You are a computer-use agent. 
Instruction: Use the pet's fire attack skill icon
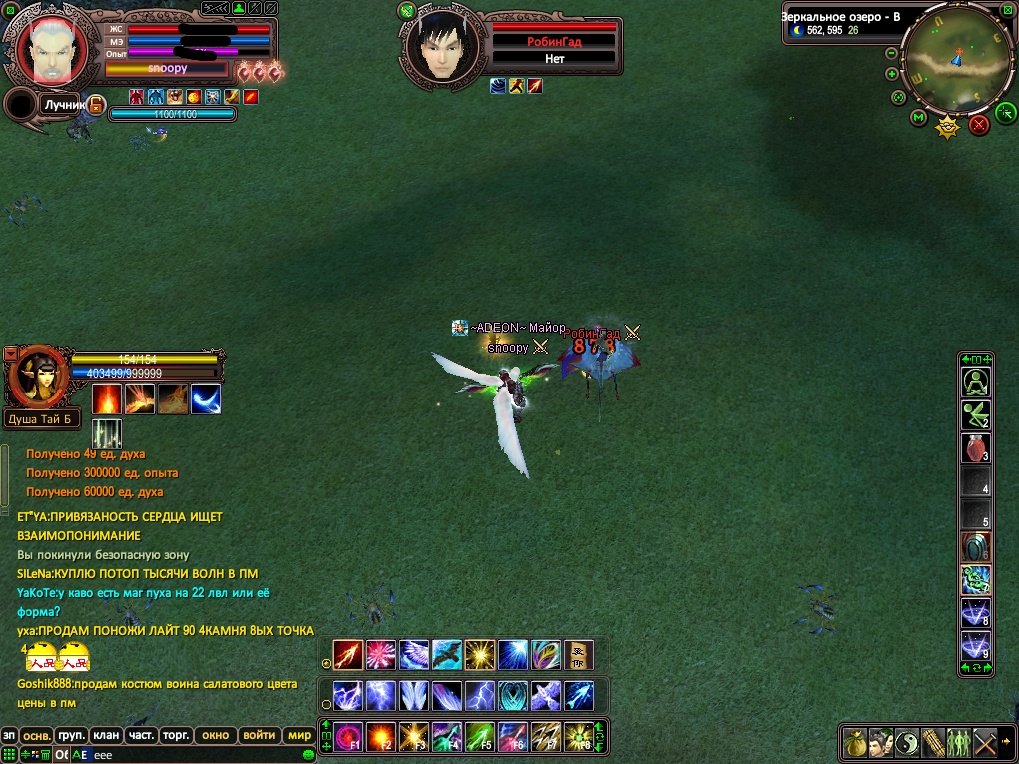click(x=107, y=399)
